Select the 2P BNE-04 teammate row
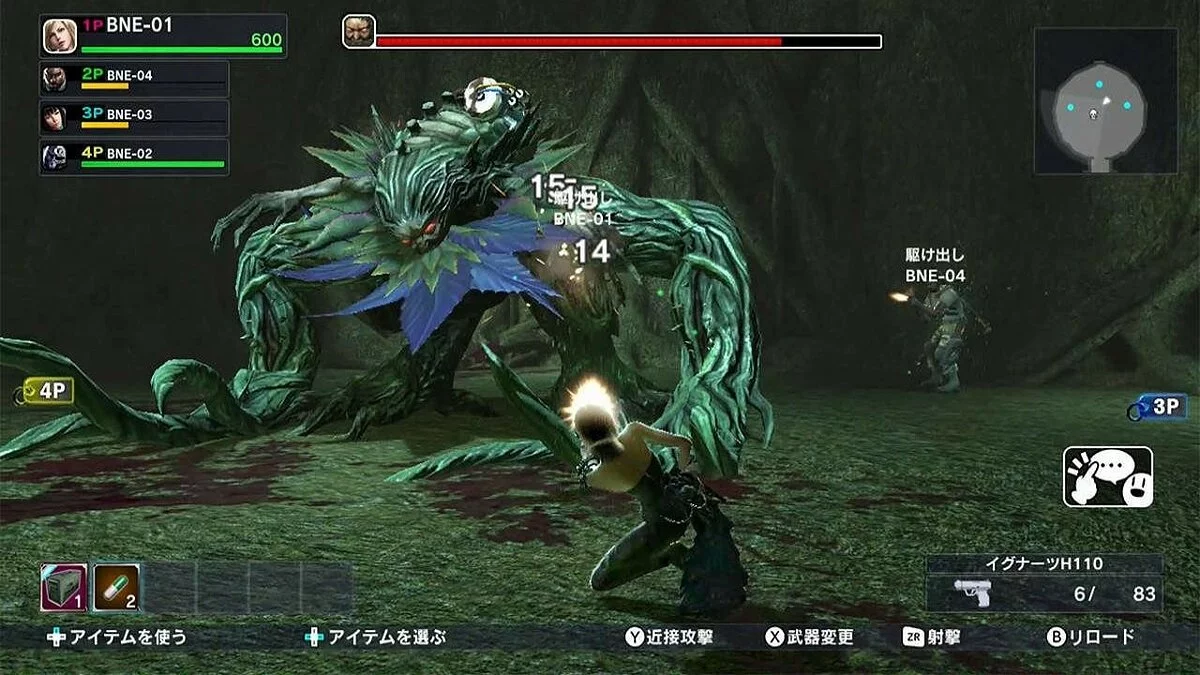 tap(134, 79)
